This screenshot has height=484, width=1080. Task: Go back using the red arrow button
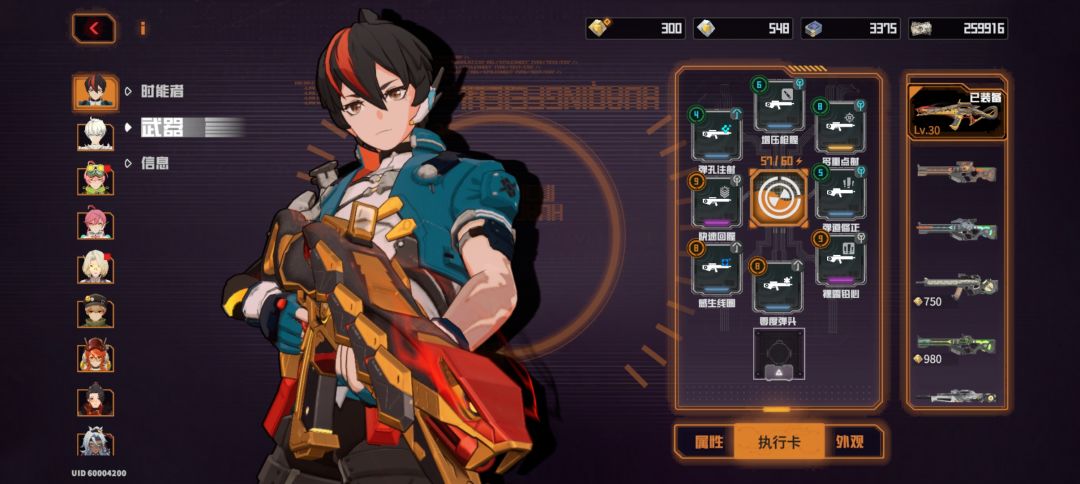(x=94, y=28)
